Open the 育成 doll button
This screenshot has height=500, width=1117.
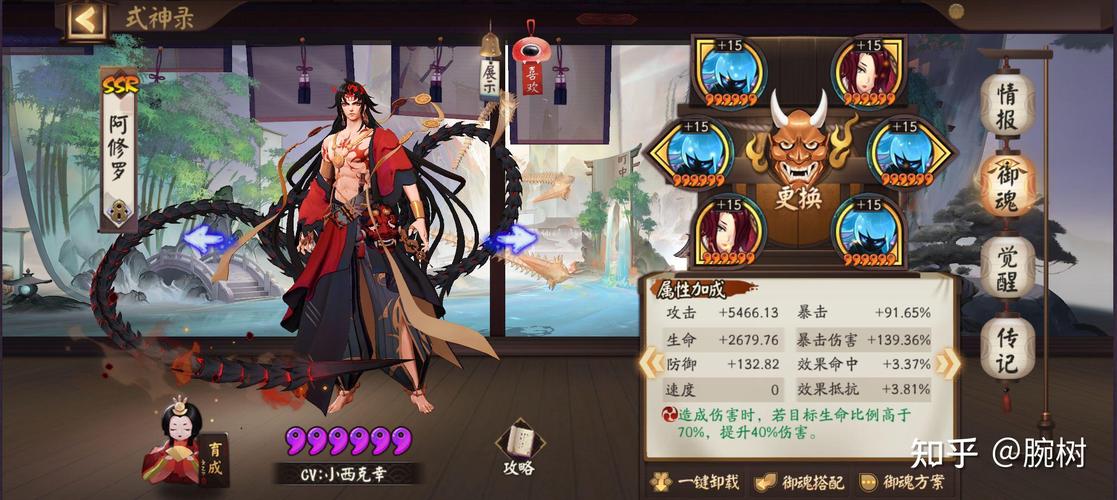click(184, 443)
